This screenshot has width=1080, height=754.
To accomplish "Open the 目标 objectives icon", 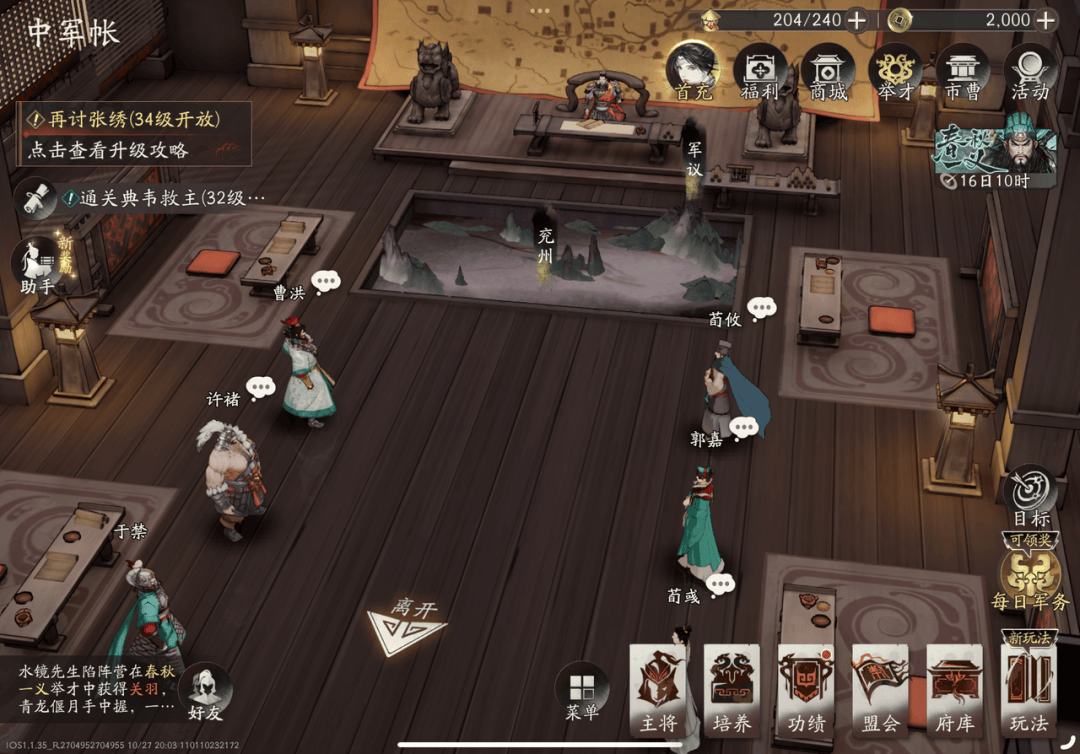I will (x=1030, y=496).
